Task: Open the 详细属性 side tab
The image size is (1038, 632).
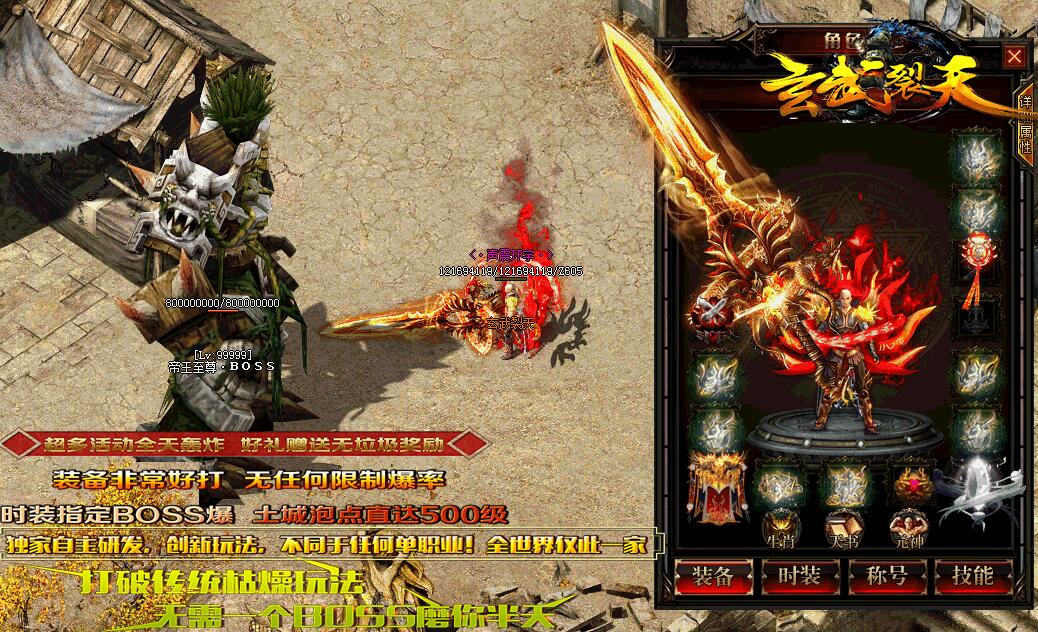Action: [1025, 123]
